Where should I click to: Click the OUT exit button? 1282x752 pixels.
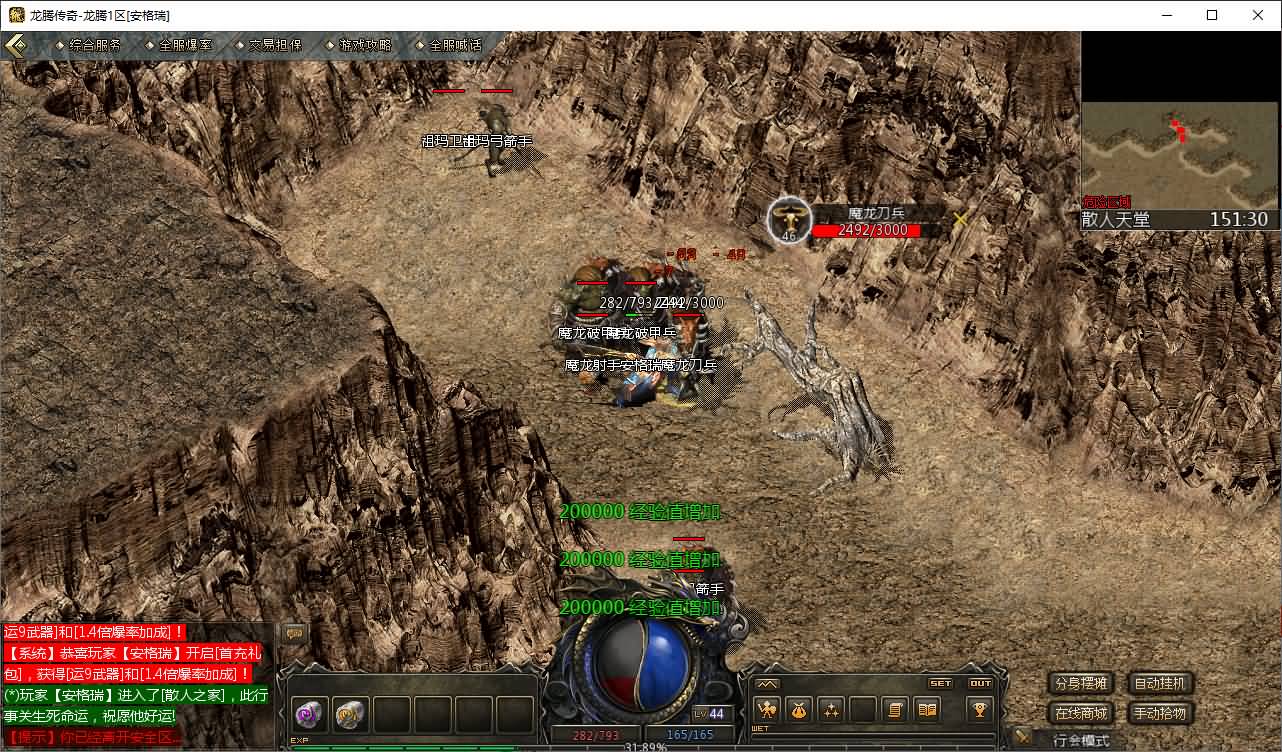pyautogui.click(x=981, y=684)
